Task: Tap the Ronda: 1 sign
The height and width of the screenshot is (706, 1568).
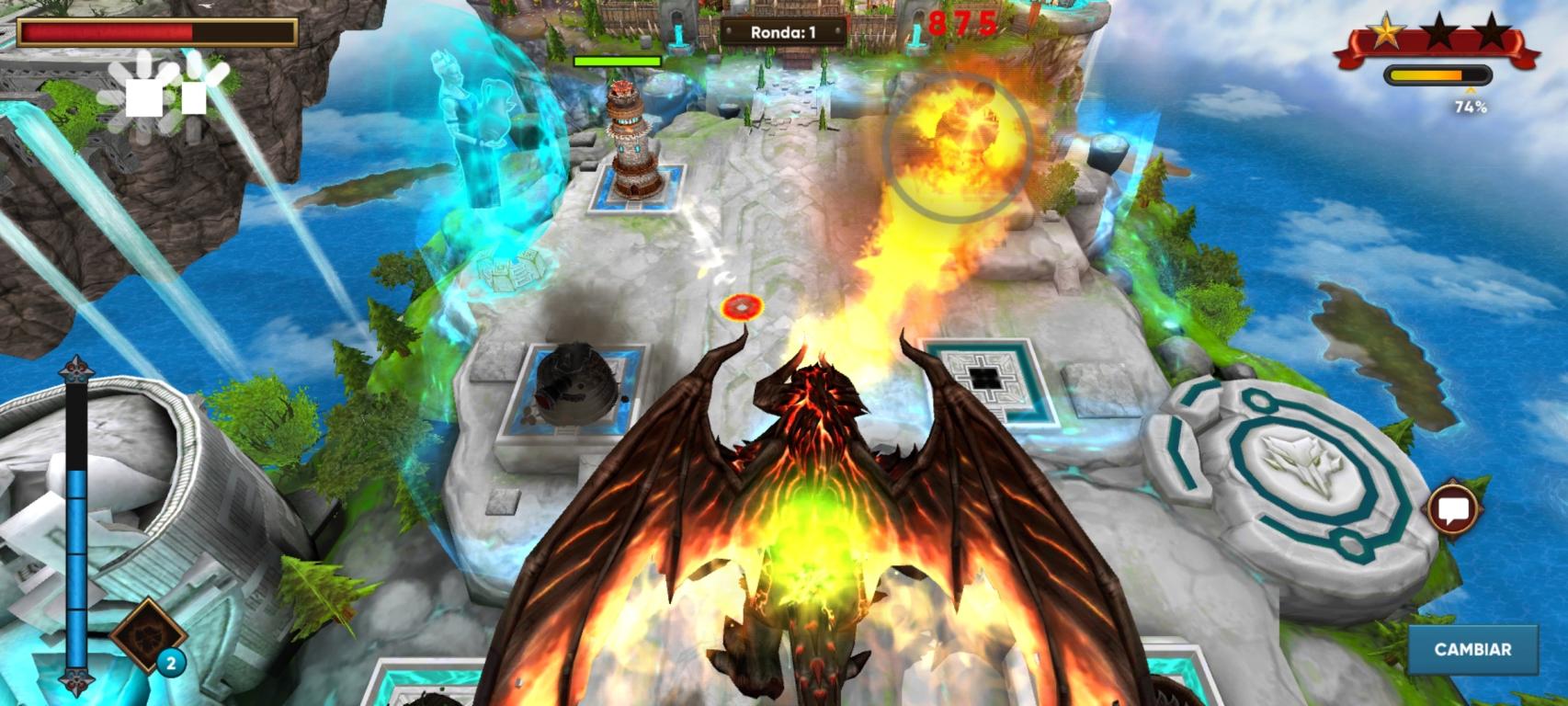Action: (x=782, y=28)
